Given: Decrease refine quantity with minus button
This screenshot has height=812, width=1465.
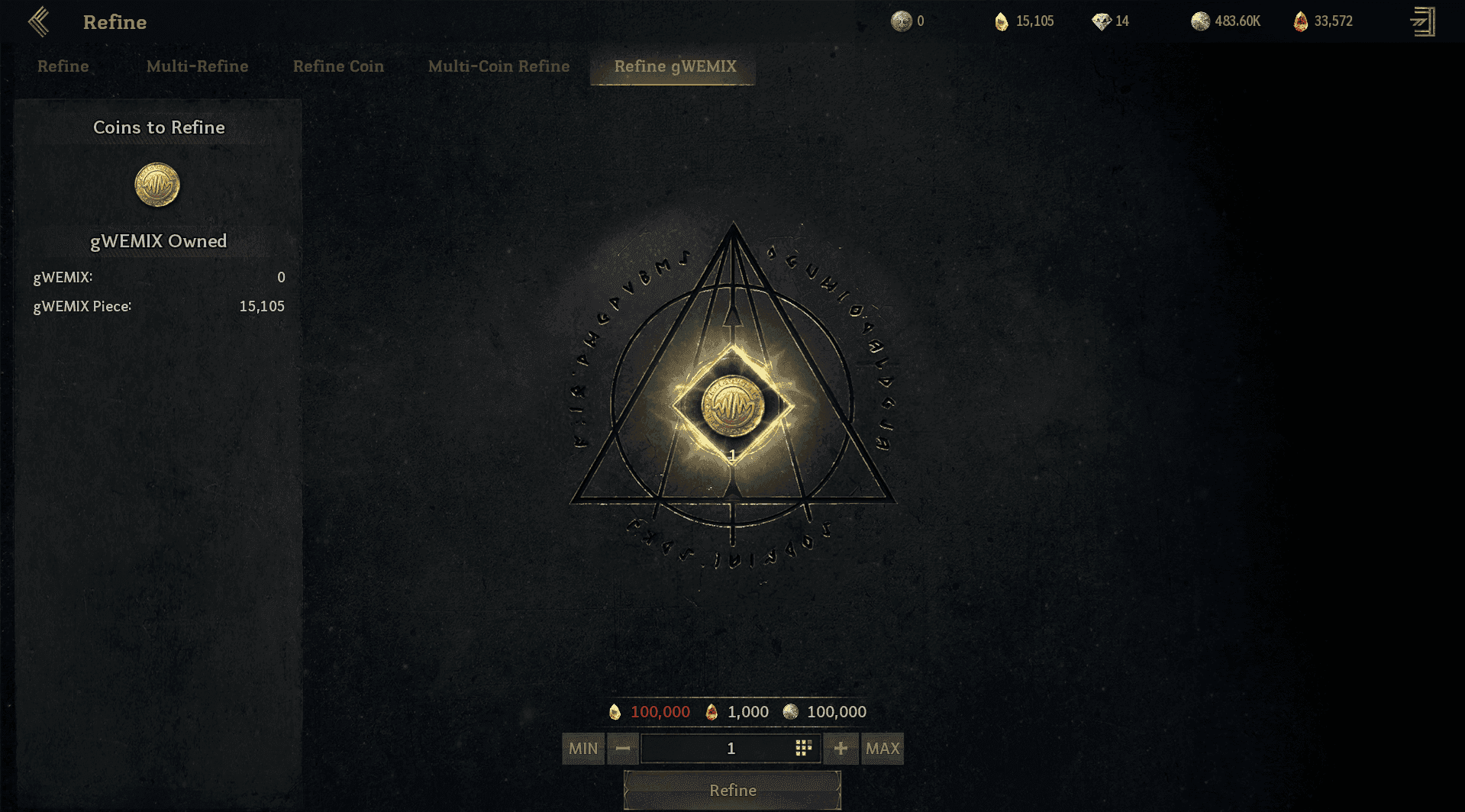Looking at the screenshot, I should [623, 749].
